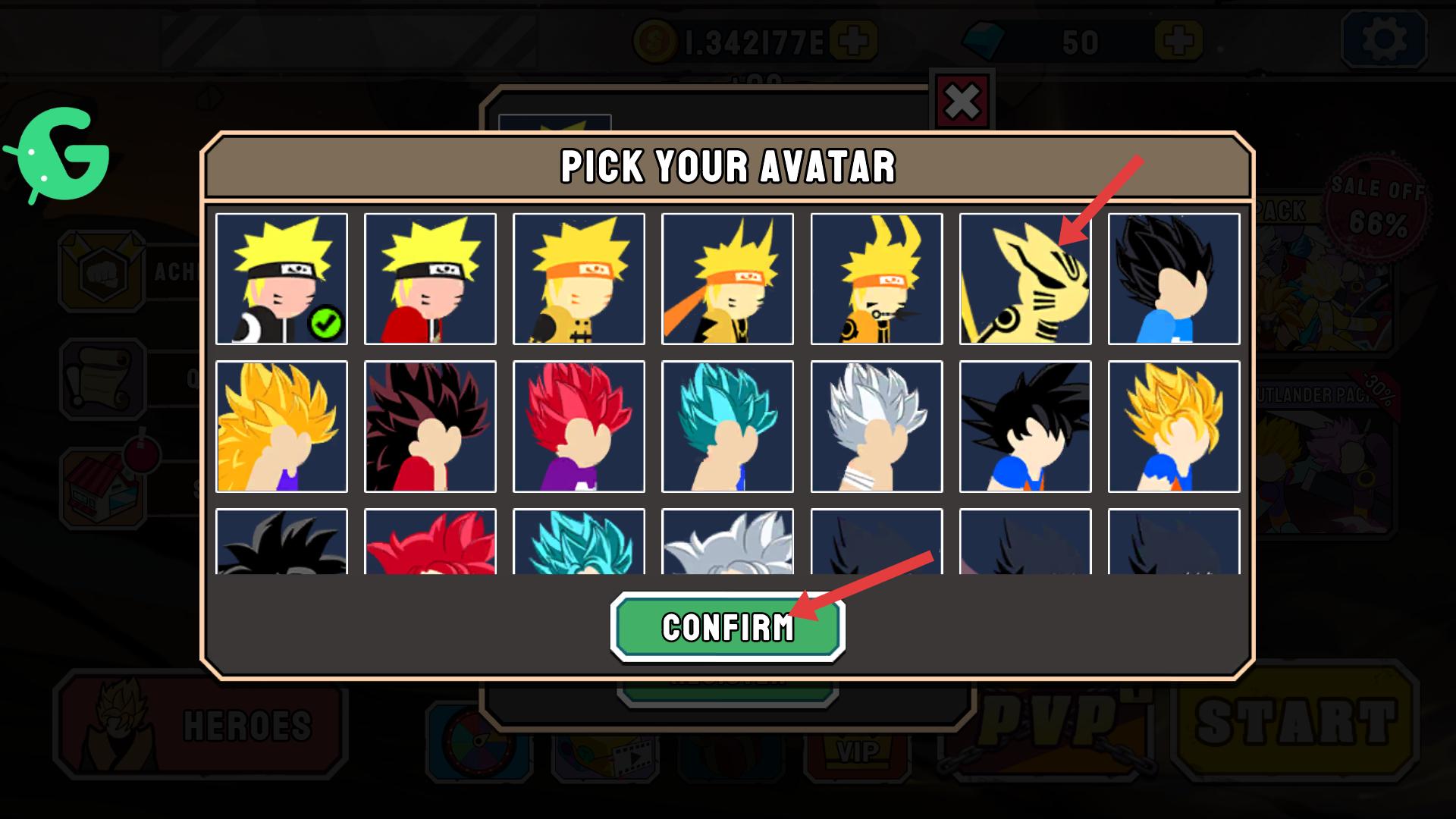
Task: Choose the avatar with the green checkmark
Action: pyautogui.click(x=281, y=279)
